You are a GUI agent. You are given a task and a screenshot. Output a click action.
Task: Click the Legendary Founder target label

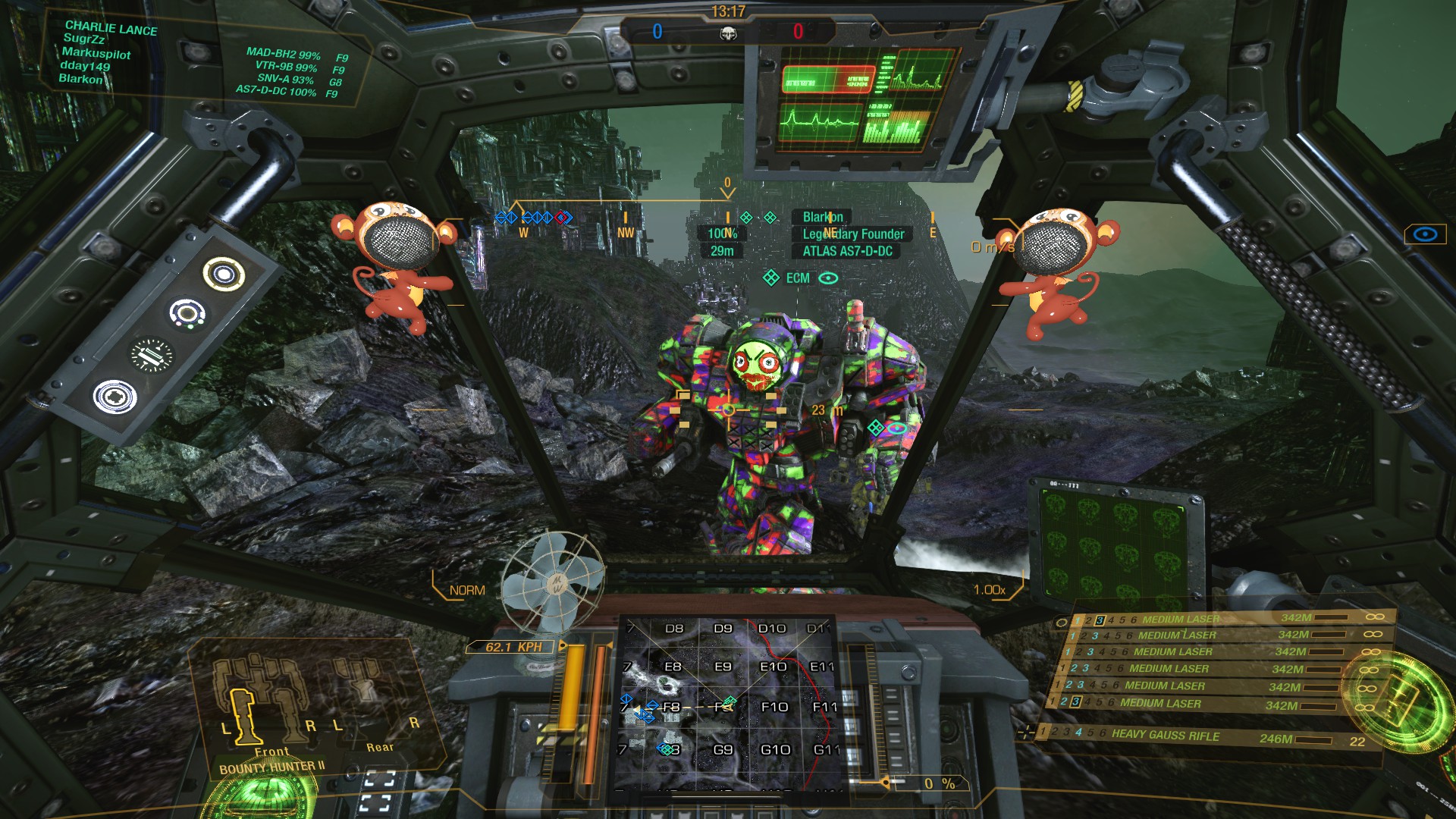tap(854, 234)
